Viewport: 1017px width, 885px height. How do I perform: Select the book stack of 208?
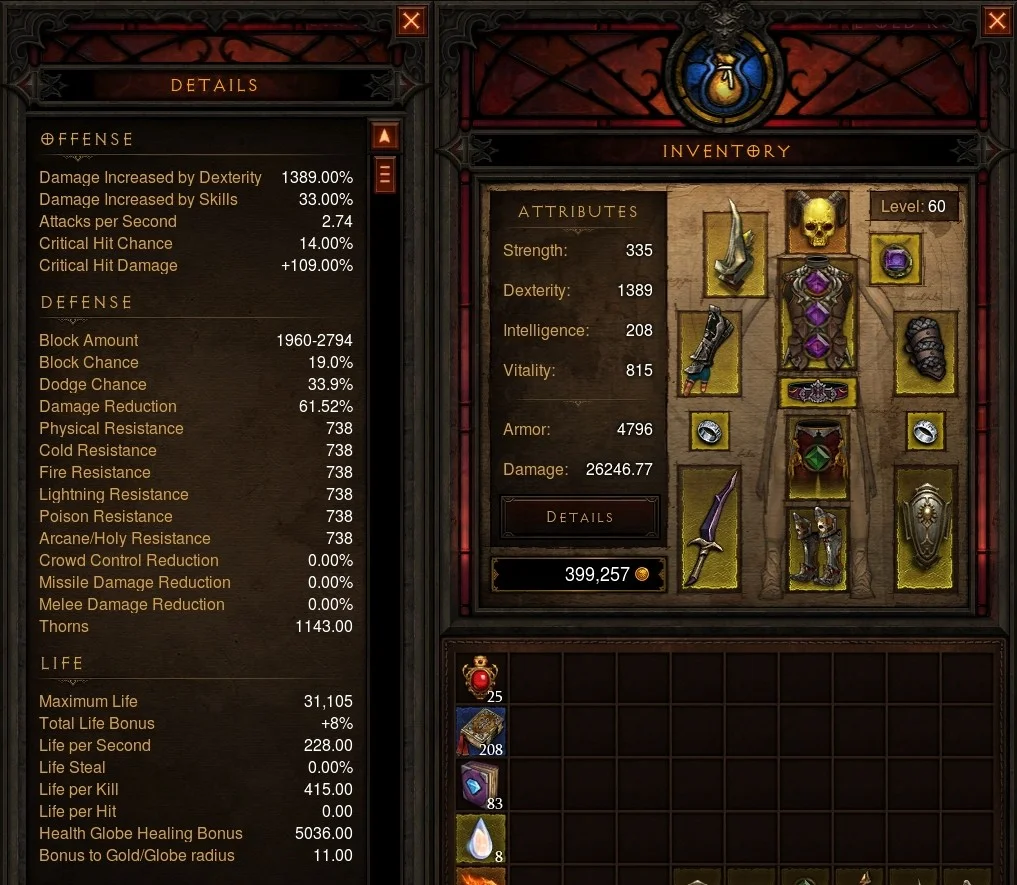pyautogui.click(x=481, y=732)
